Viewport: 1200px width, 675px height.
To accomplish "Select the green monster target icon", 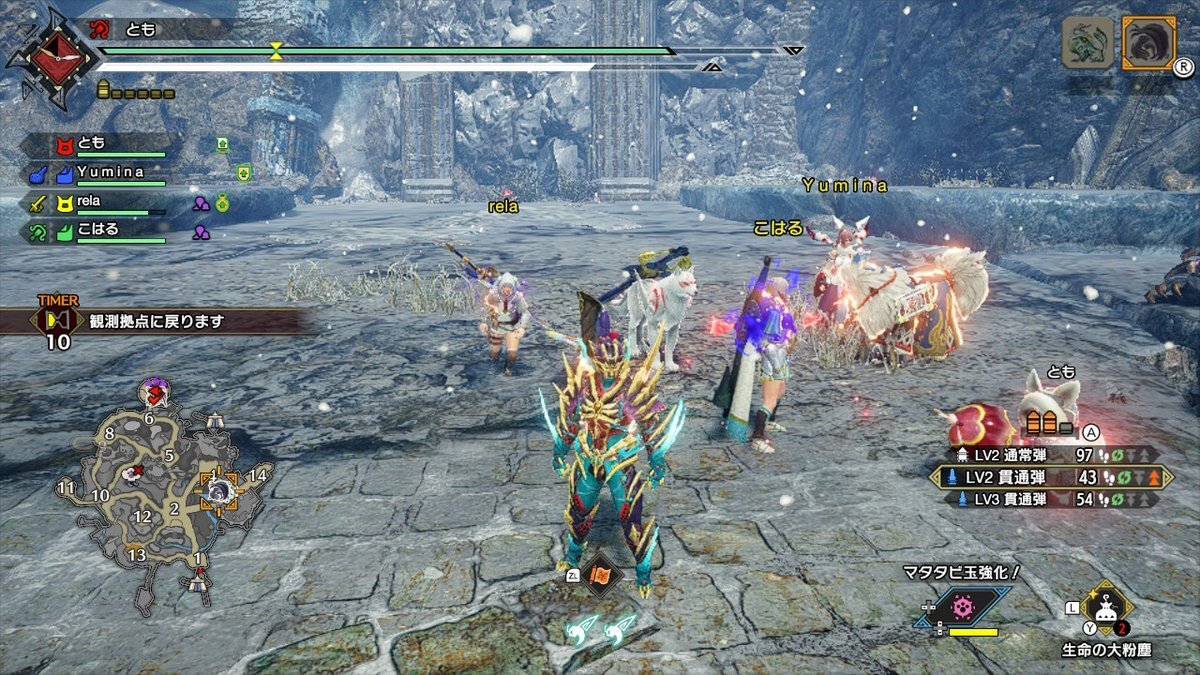I will tap(1087, 42).
